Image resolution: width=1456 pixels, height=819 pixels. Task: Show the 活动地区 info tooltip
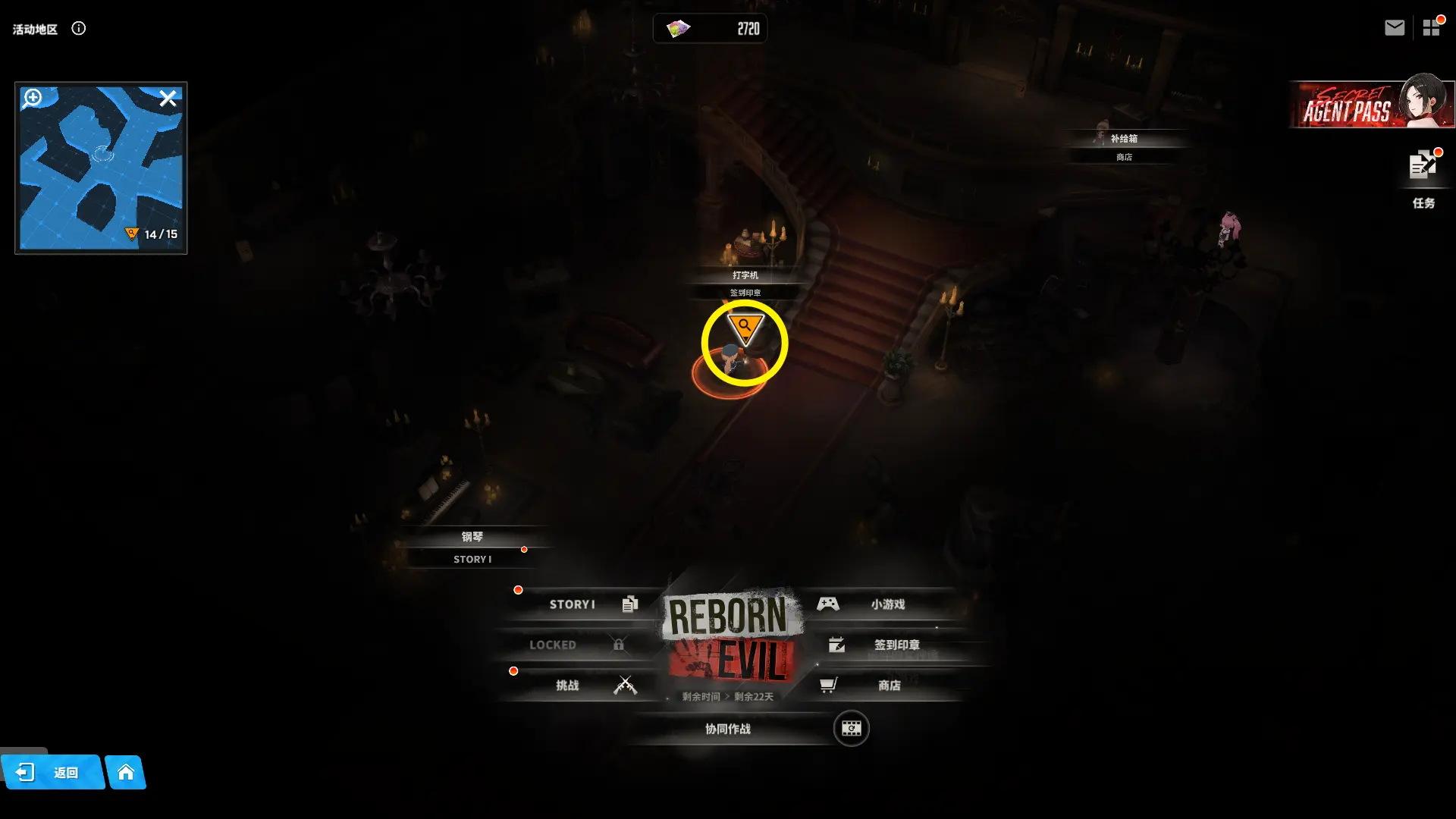(x=79, y=29)
